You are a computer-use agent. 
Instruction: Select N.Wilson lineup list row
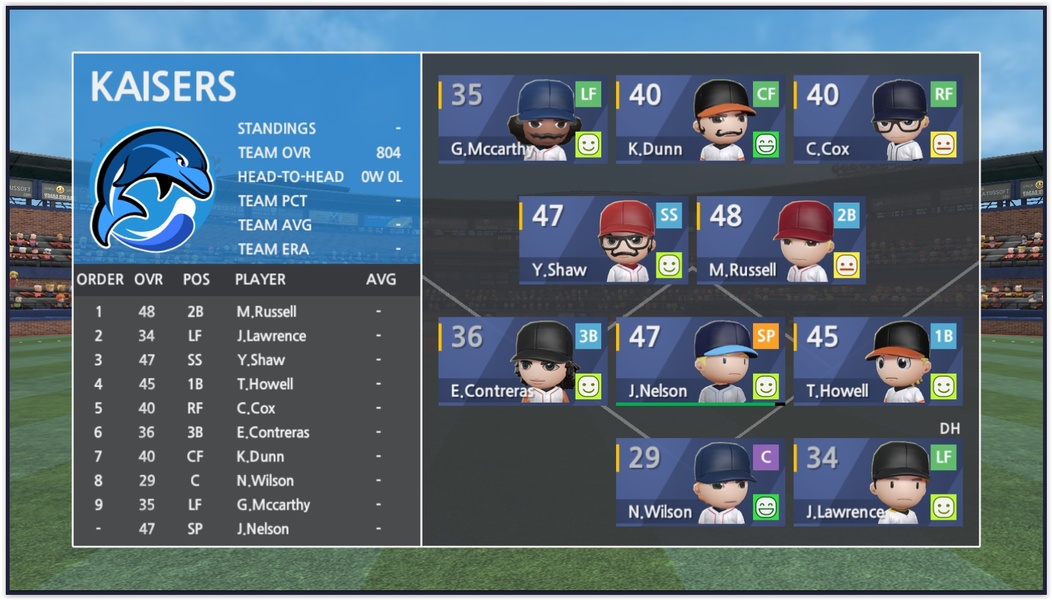pos(246,481)
